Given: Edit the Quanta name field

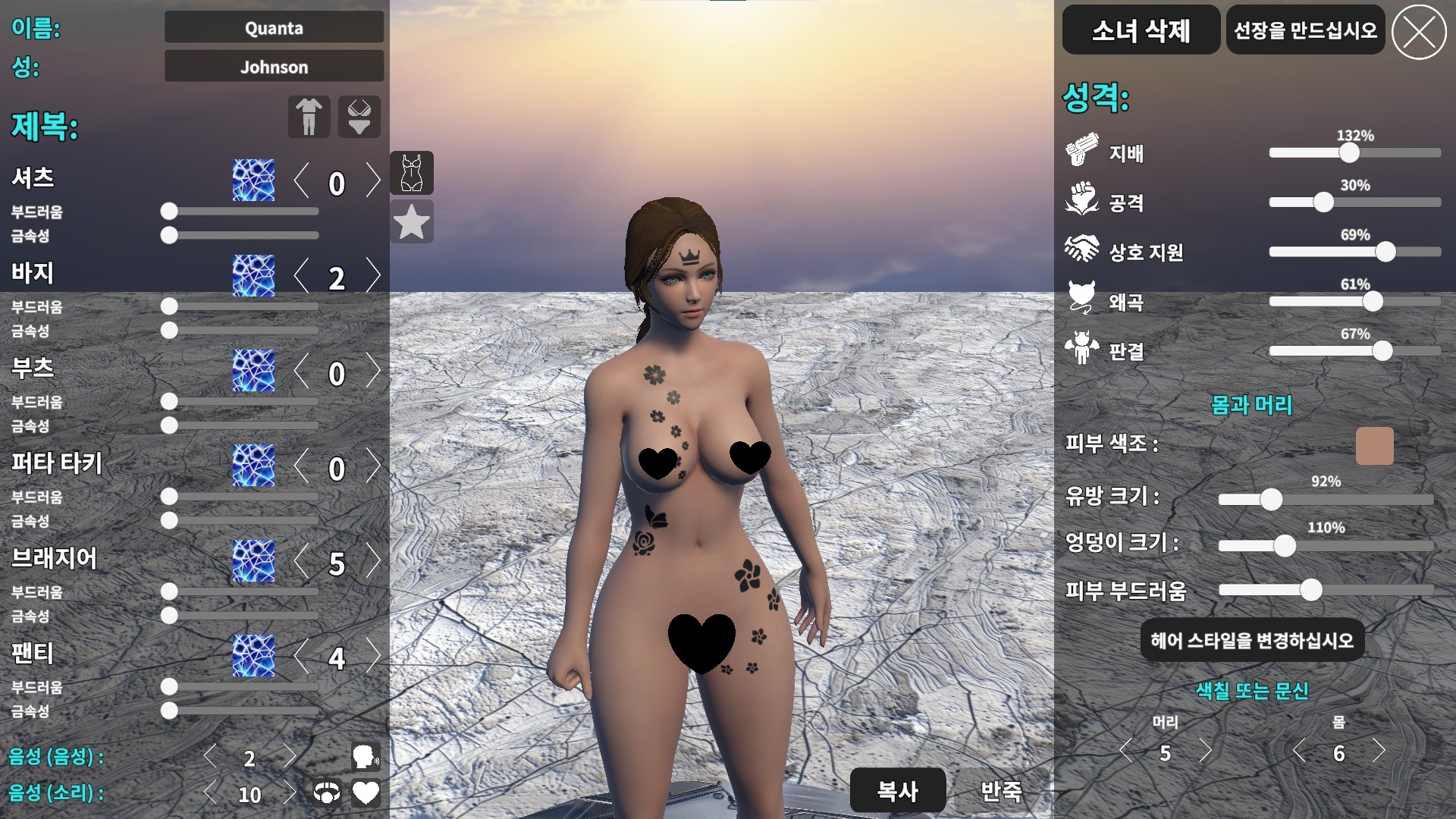Looking at the screenshot, I should coord(274,28).
